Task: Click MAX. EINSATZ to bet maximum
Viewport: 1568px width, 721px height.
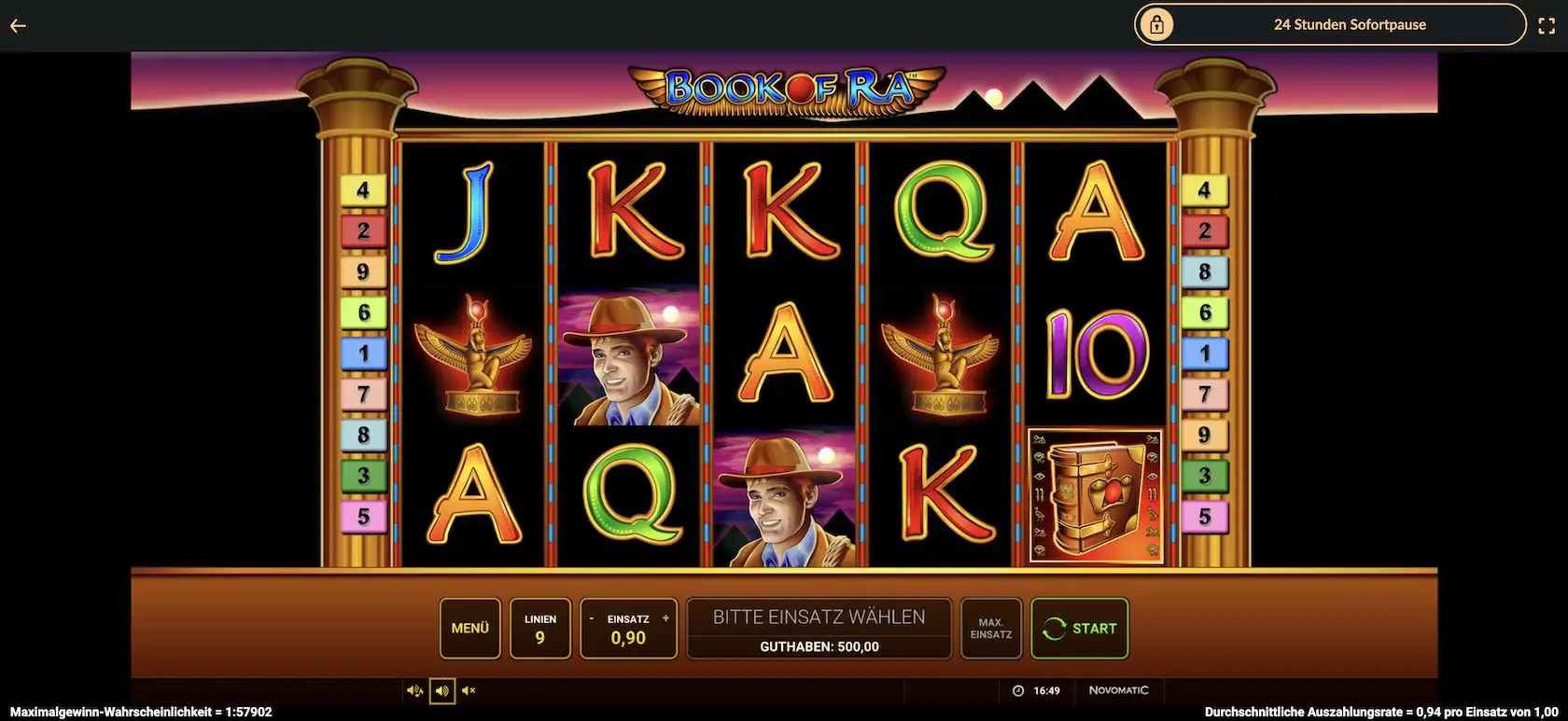Action: coord(991,628)
